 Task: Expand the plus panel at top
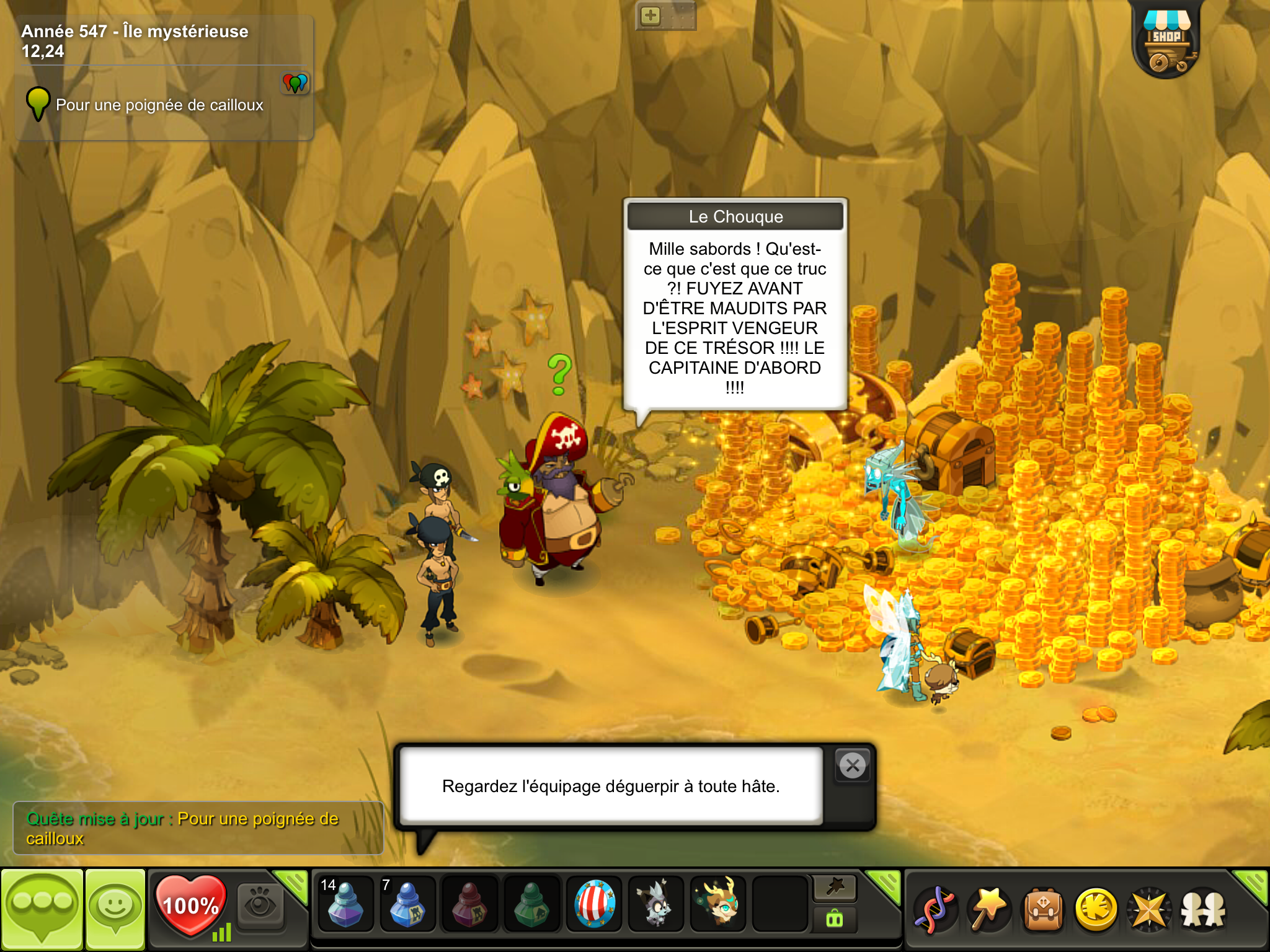pyautogui.click(x=651, y=15)
